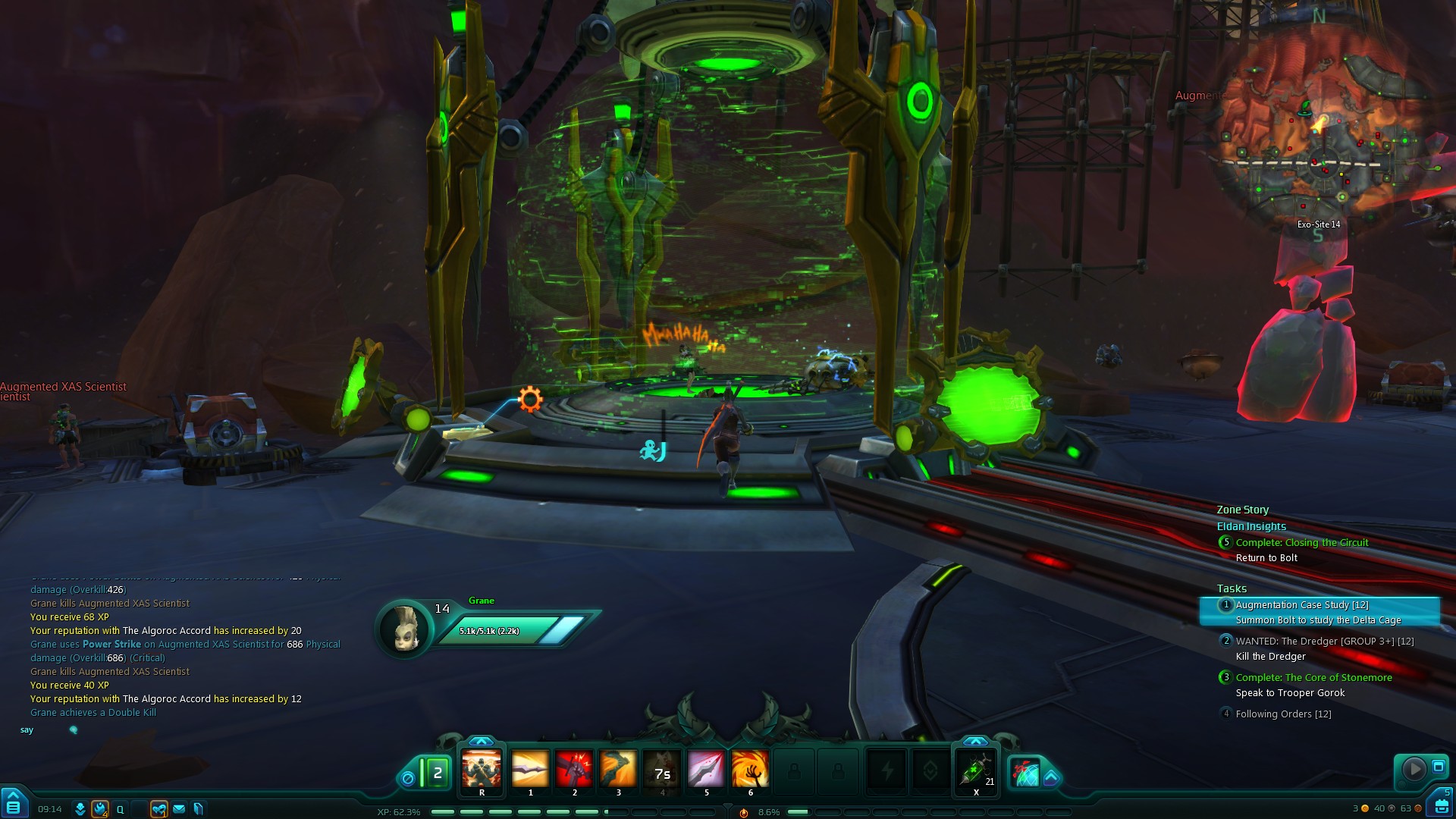Activate the fiery hand ability in slot 6

tap(750, 770)
